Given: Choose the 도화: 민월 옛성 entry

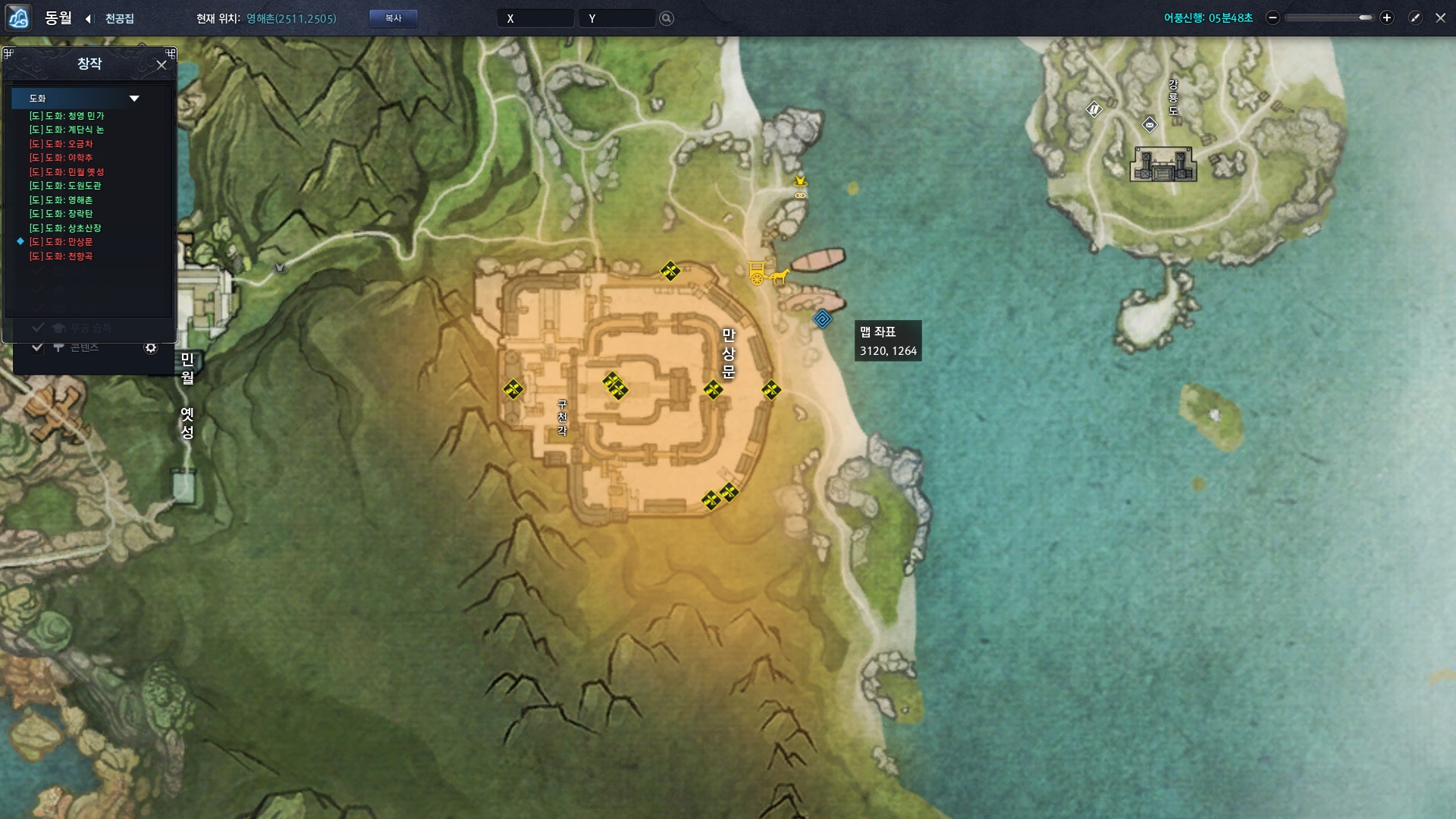Looking at the screenshot, I should click(x=67, y=172).
